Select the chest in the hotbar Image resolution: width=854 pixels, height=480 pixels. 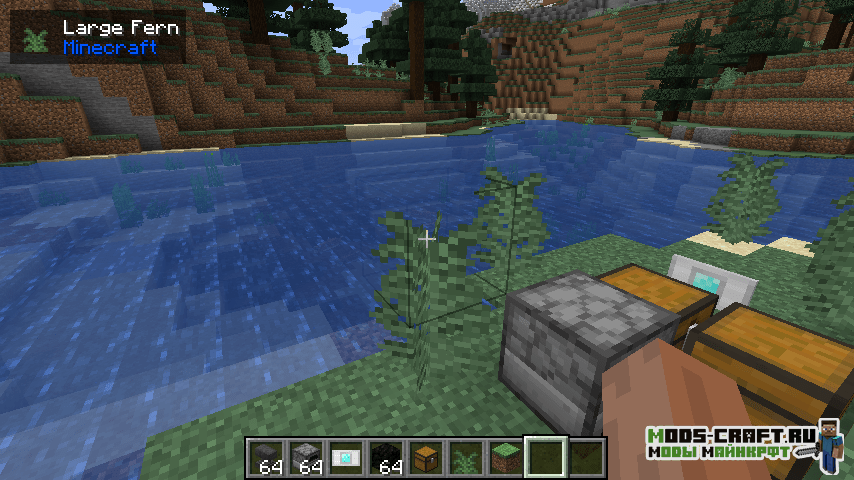click(x=425, y=457)
